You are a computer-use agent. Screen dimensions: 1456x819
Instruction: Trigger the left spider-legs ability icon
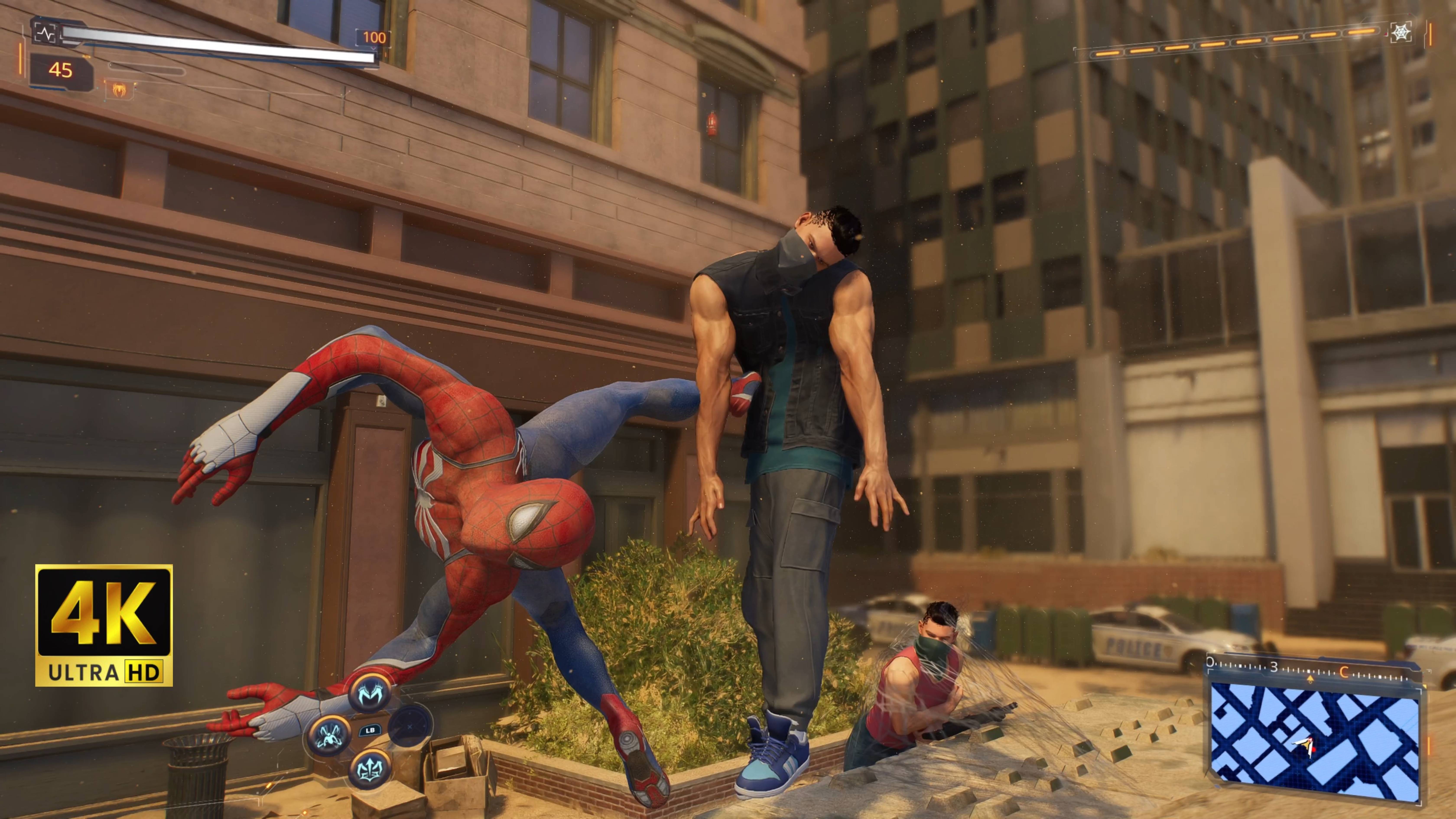point(329,734)
